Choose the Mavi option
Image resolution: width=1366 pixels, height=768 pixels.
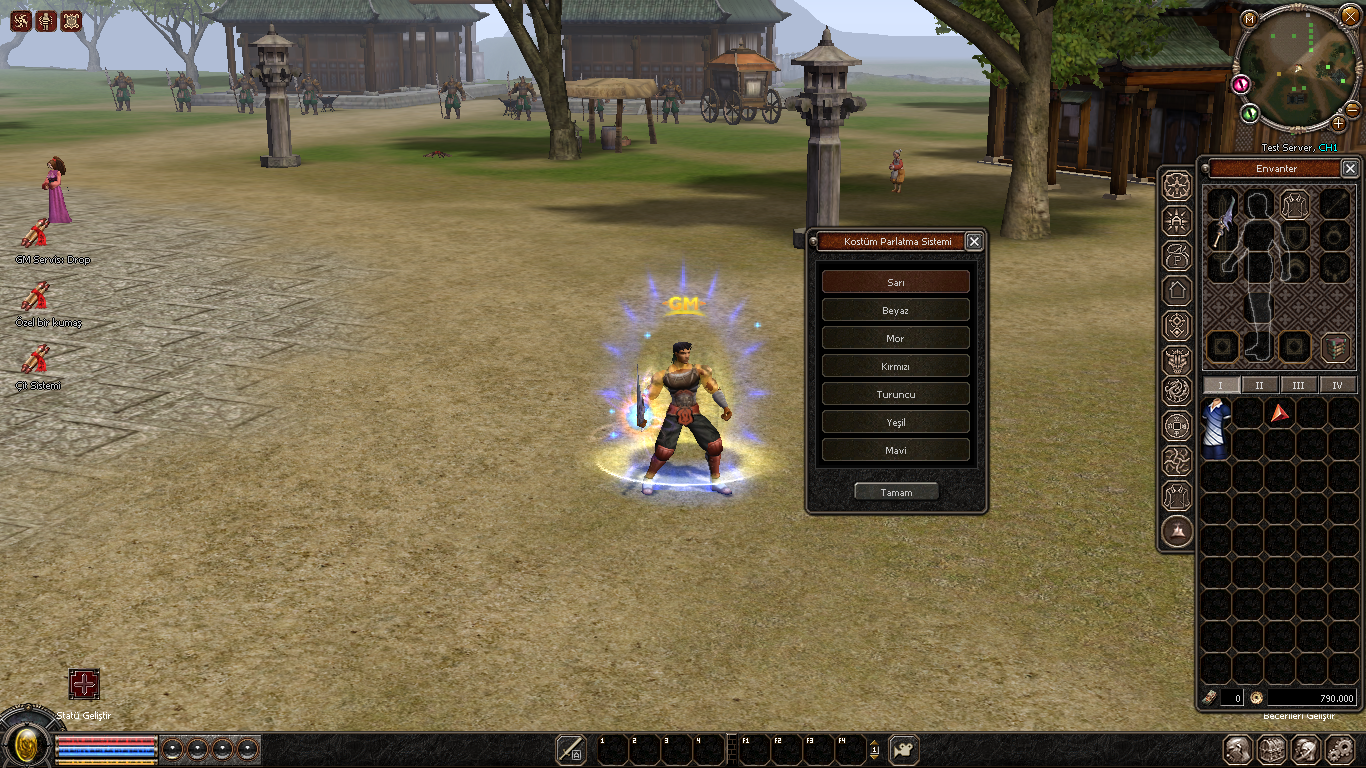click(x=895, y=450)
